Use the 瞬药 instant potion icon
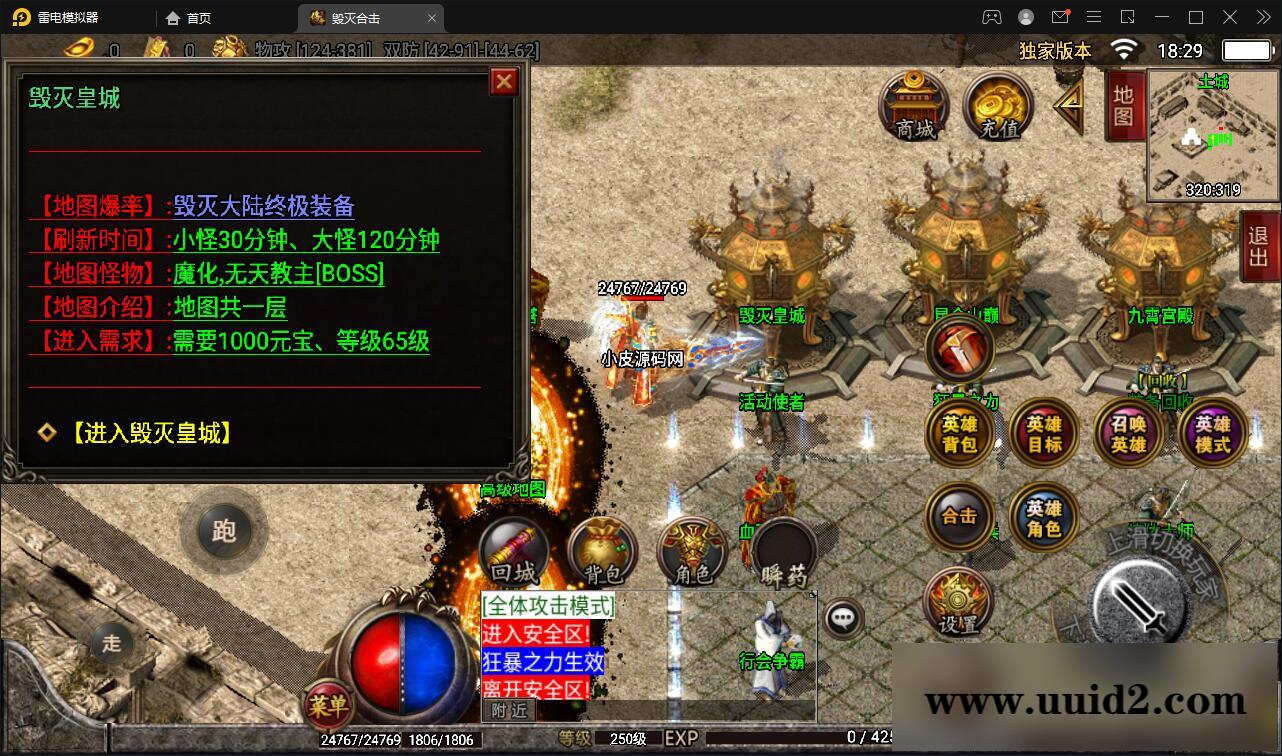 coord(780,550)
